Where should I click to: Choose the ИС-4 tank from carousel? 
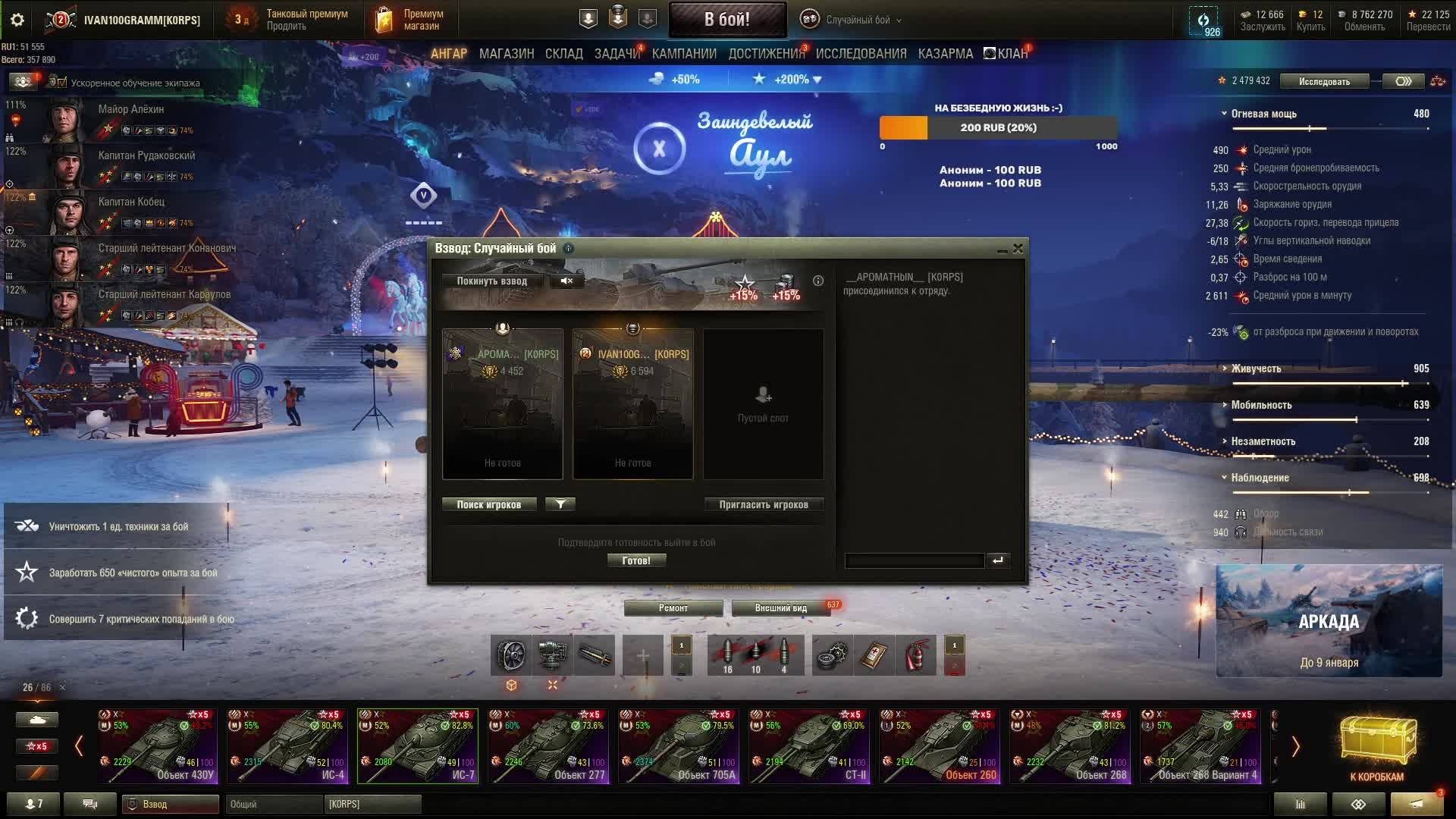287,745
